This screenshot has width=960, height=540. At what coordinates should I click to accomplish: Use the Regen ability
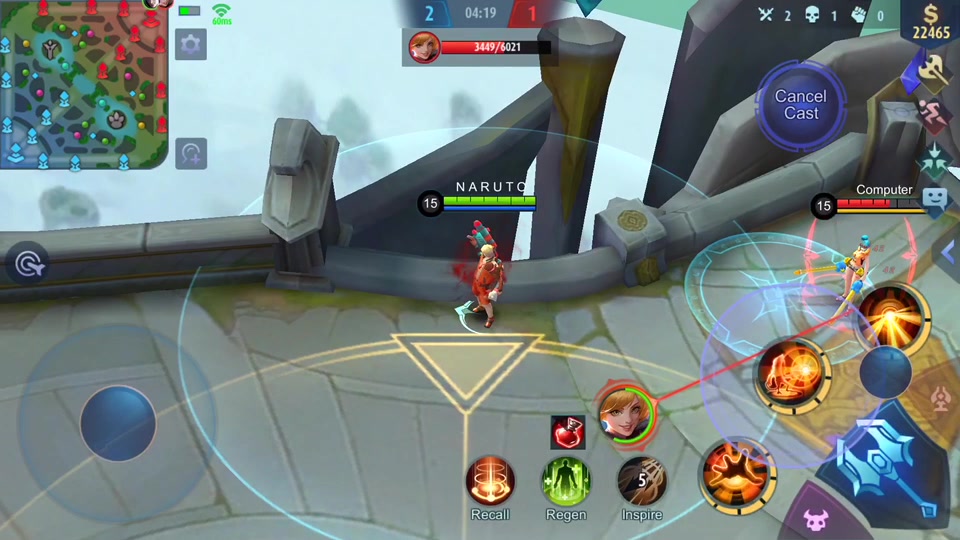click(x=566, y=481)
